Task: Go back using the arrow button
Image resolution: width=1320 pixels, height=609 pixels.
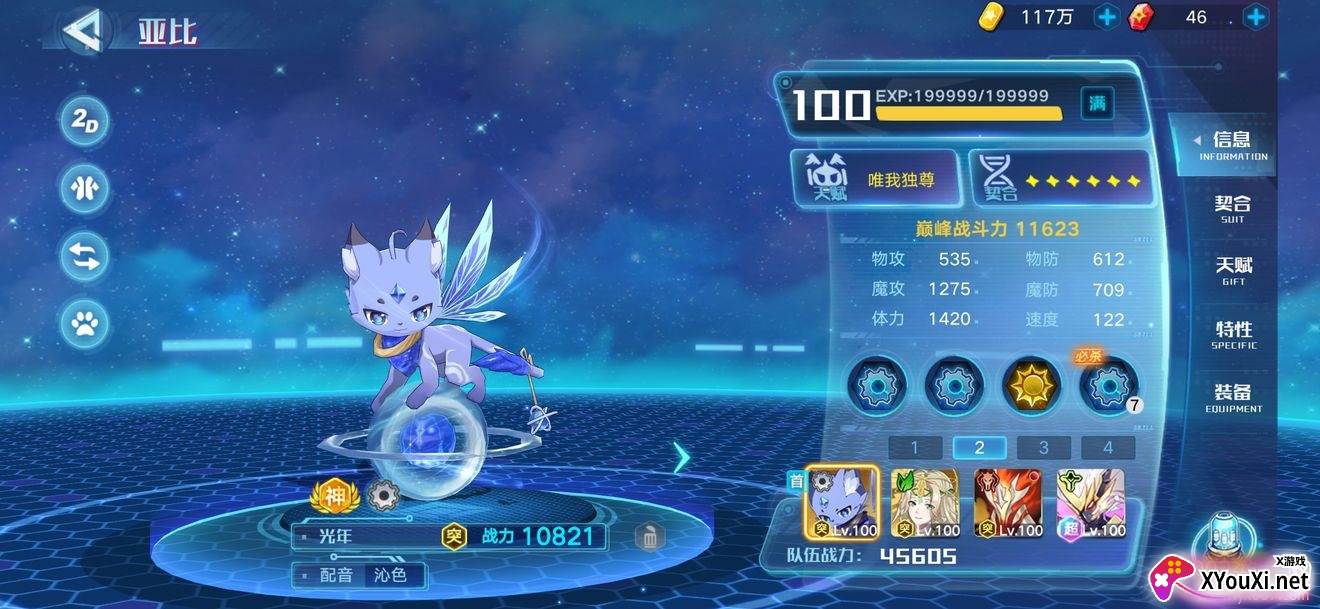Action: coord(82,30)
